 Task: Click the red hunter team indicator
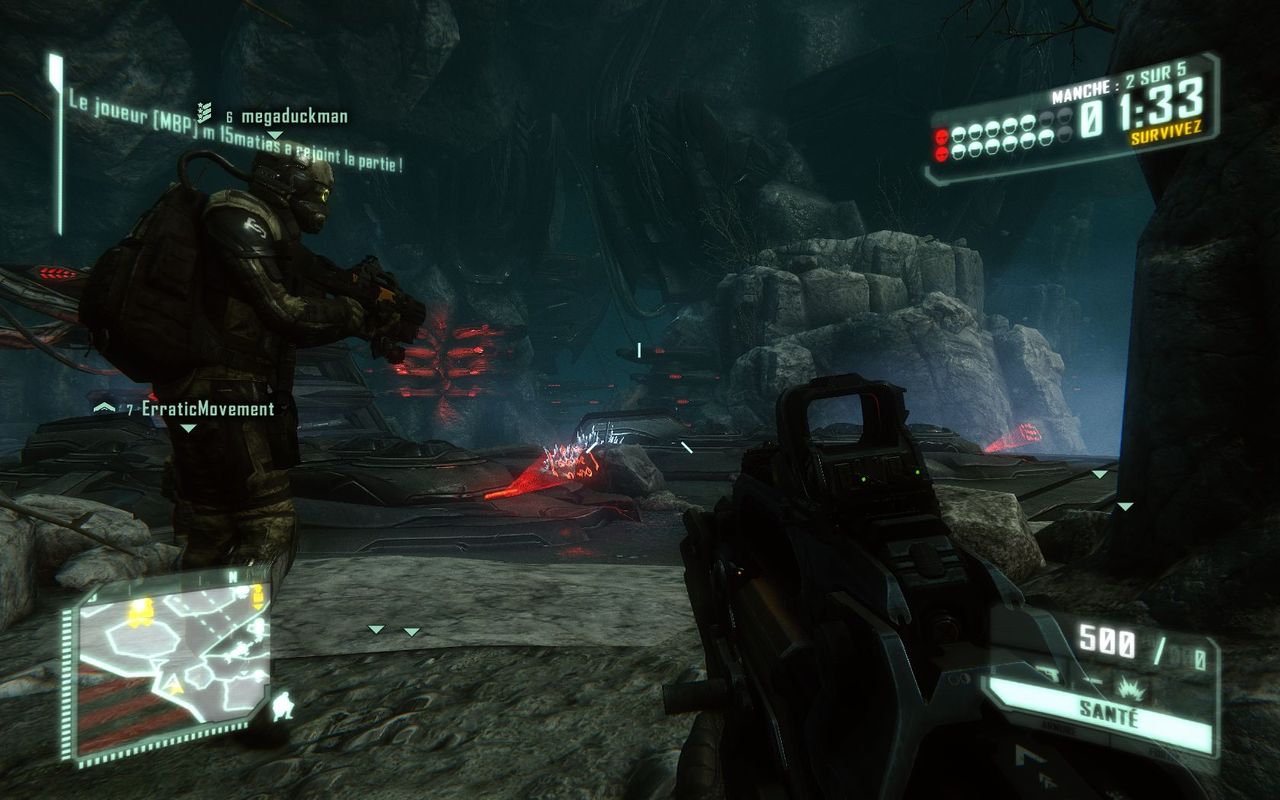click(941, 143)
